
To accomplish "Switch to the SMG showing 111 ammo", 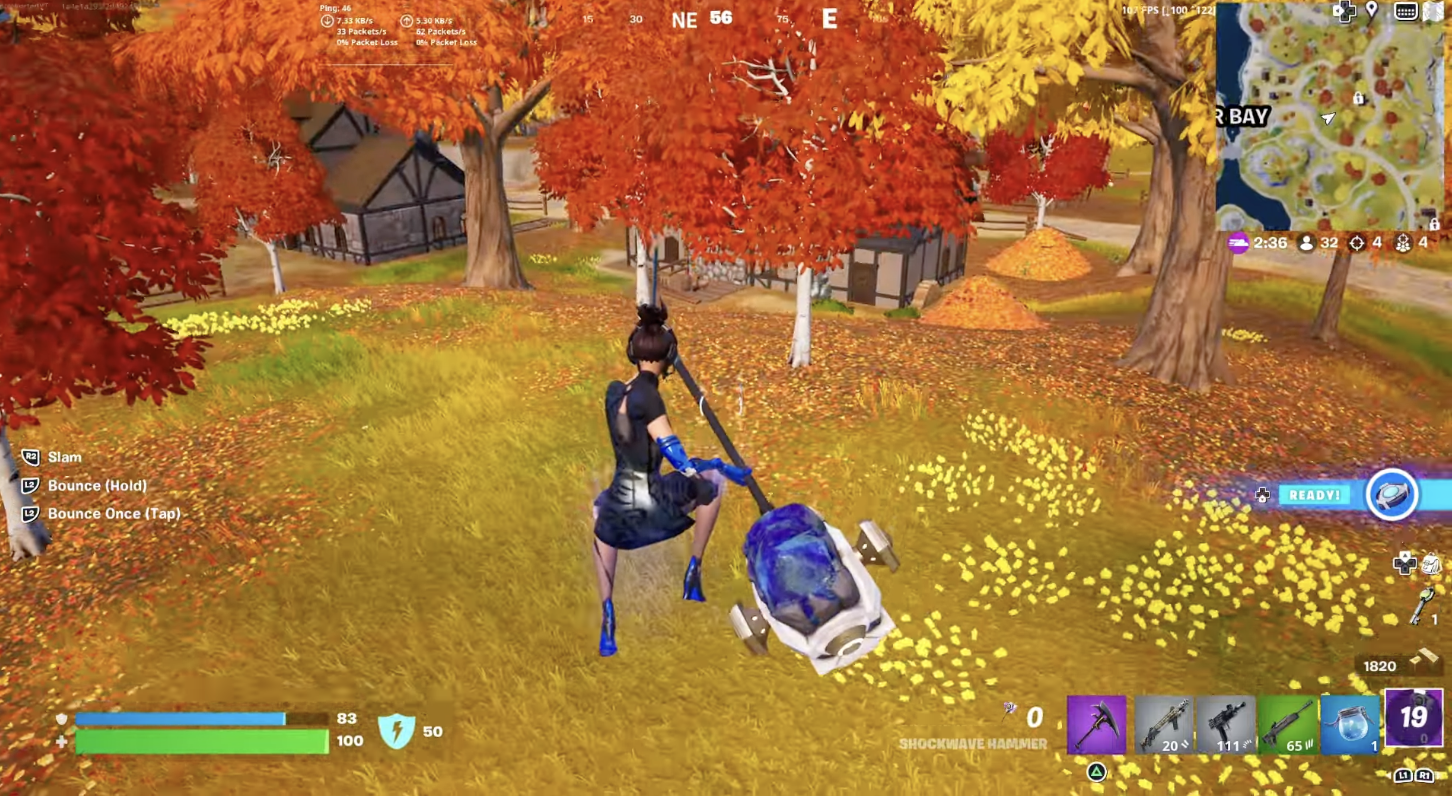I will (x=1225, y=724).
